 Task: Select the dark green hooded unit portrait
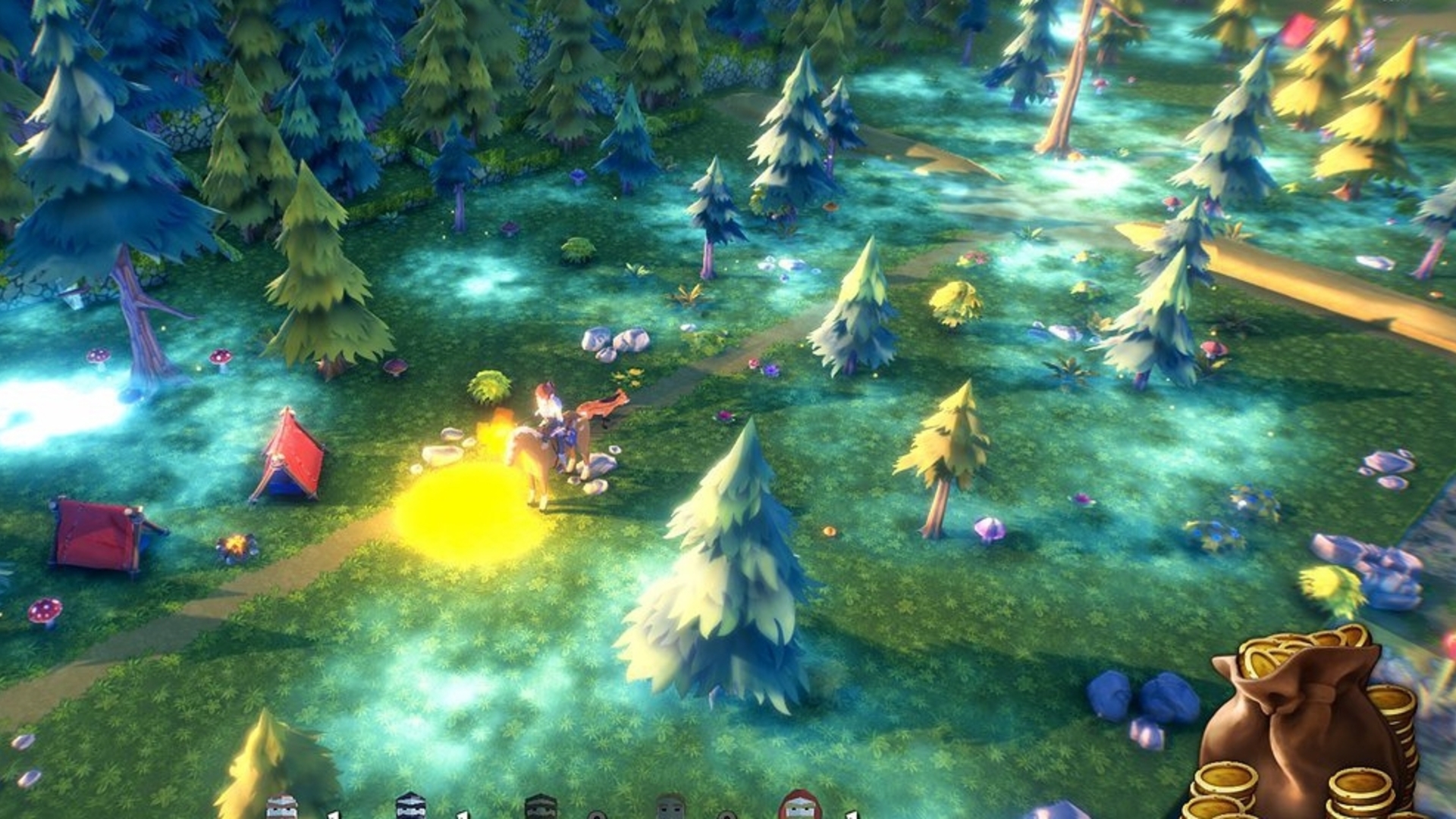541,808
